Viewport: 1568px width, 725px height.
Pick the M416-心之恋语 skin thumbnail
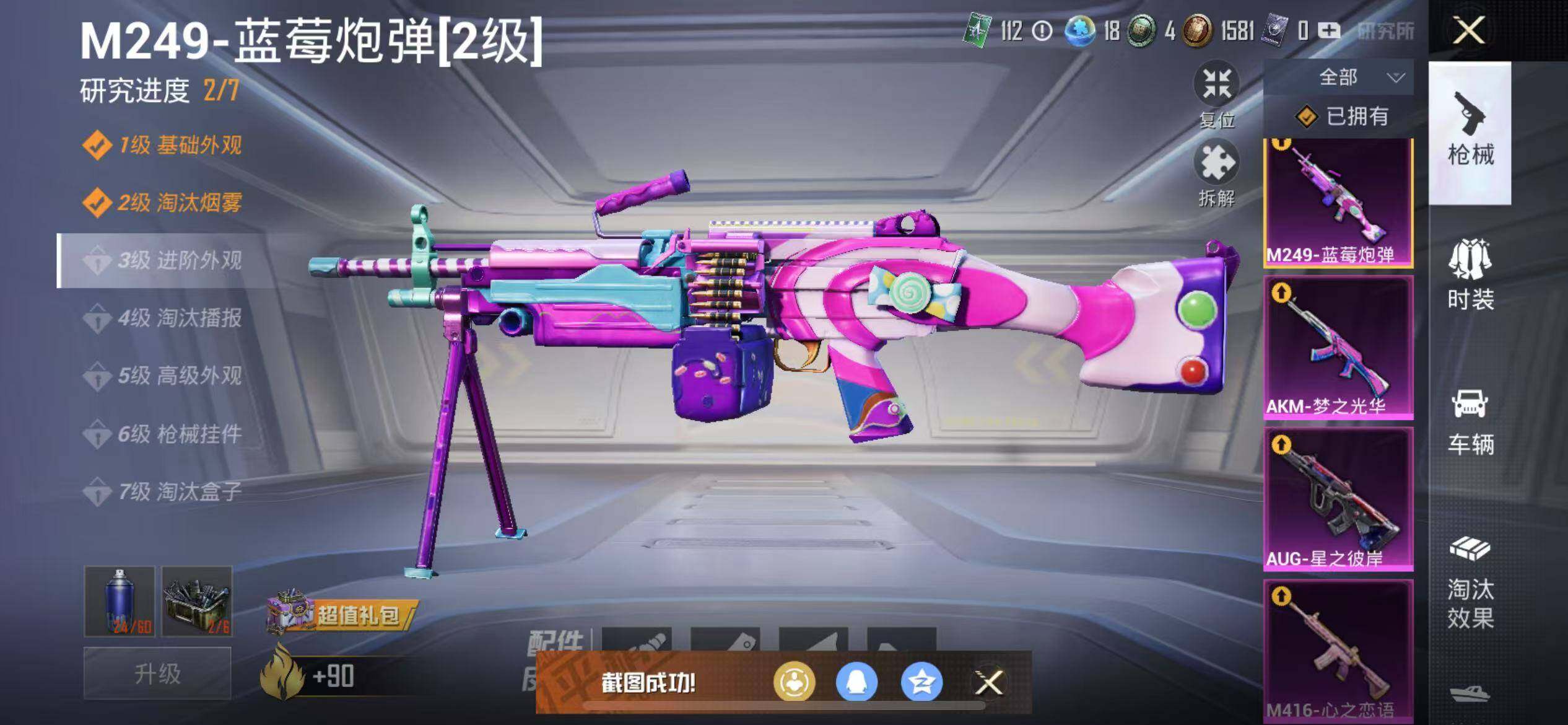pos(1338,651)
